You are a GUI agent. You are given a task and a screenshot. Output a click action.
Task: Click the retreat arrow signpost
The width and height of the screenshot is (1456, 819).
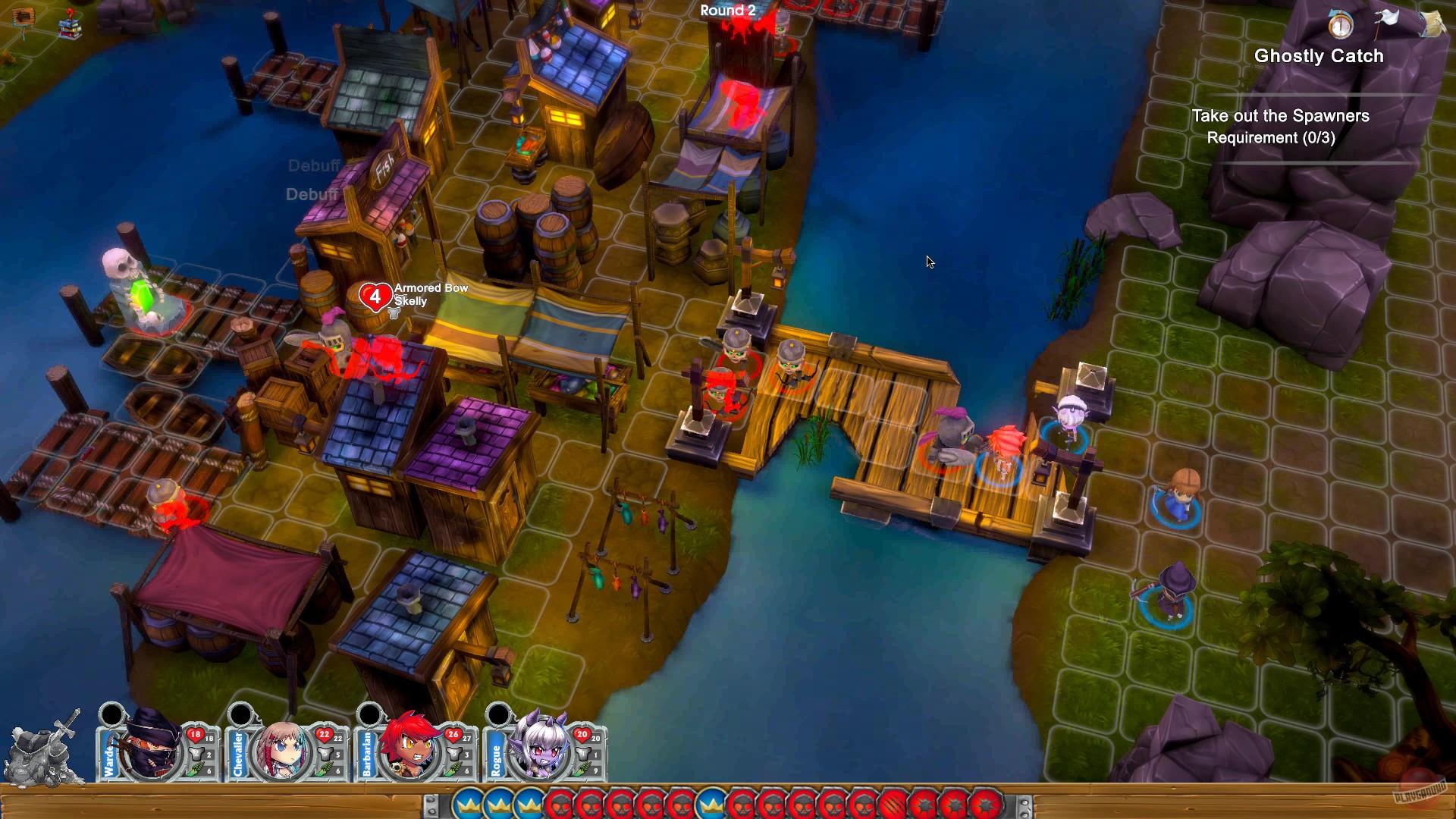[24, 16]
